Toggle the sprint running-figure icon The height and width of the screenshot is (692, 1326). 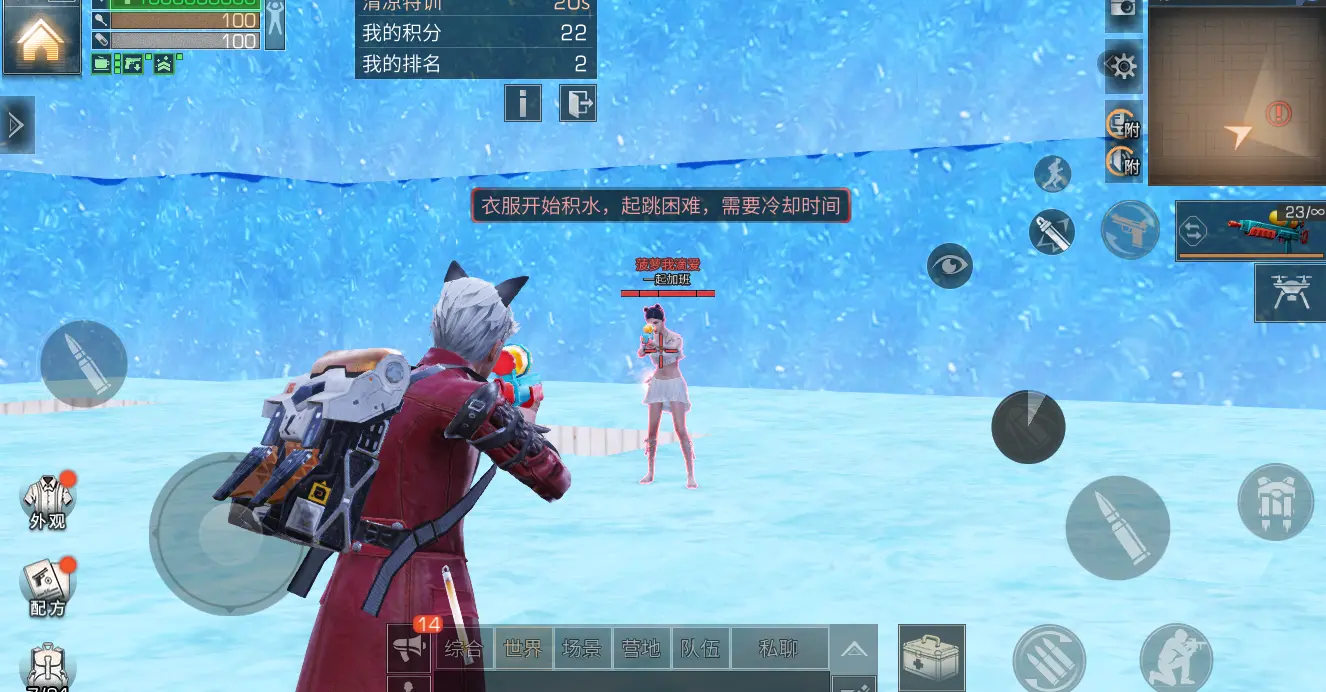tap(1052, 174)
